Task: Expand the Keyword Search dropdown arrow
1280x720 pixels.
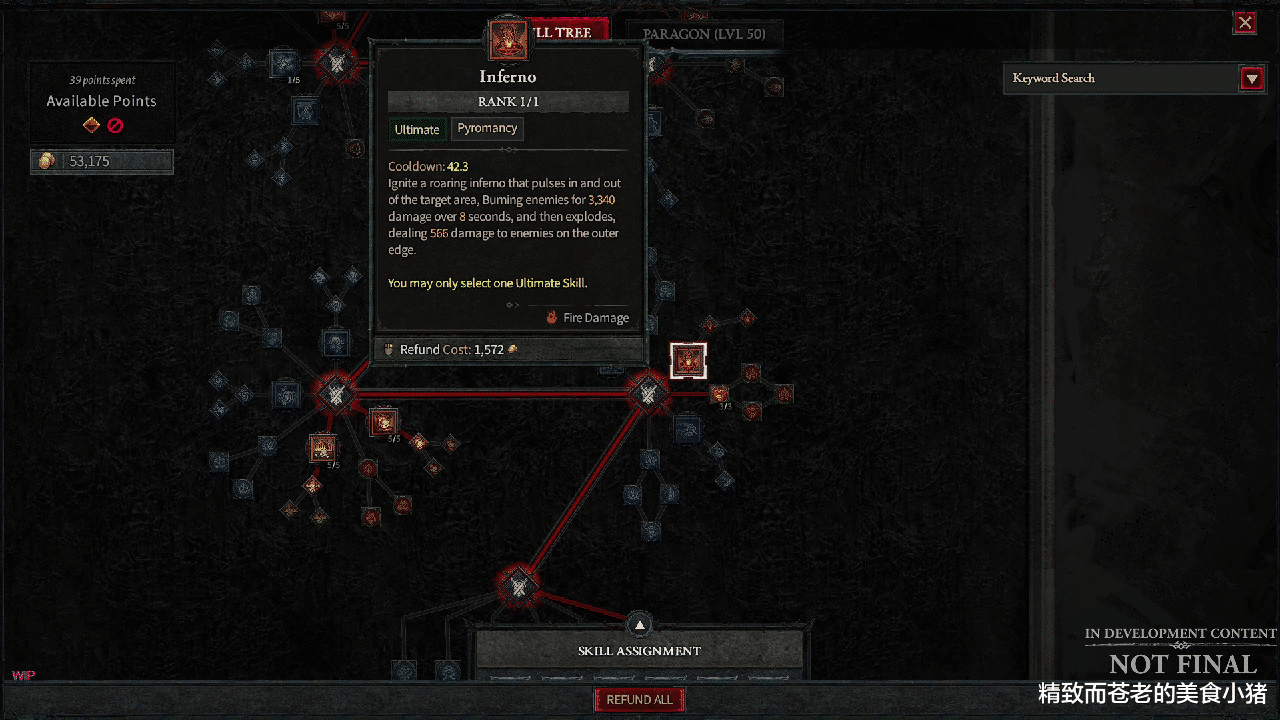Action: (1251, 79)
